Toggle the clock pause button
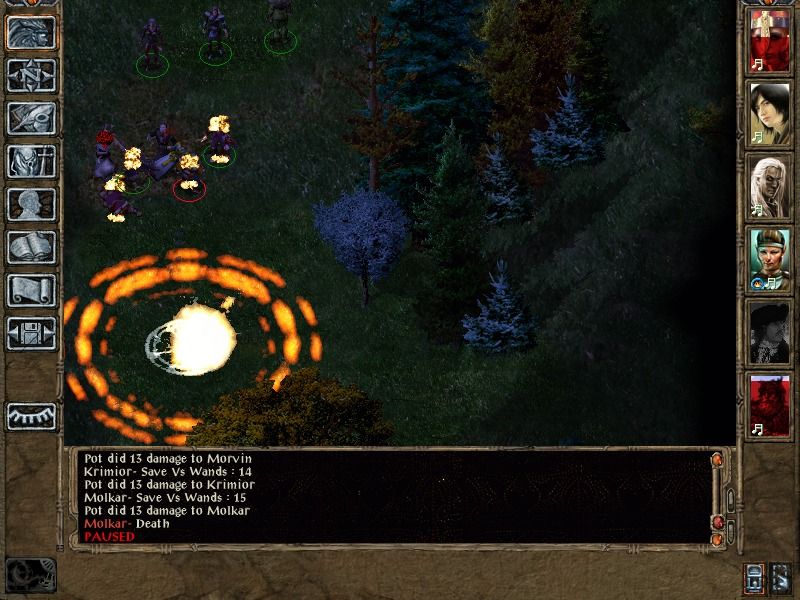Screen dimensions: 800x600 click(x=30, y=575)
